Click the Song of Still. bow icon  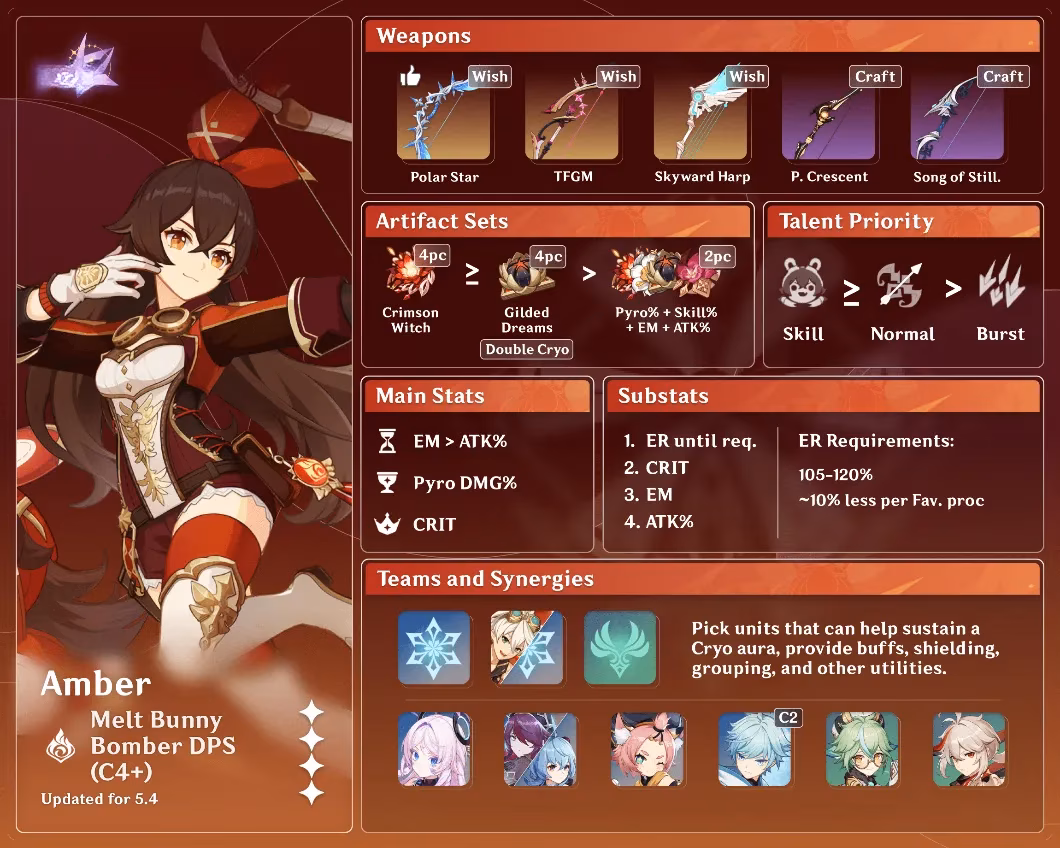(957, 115)
